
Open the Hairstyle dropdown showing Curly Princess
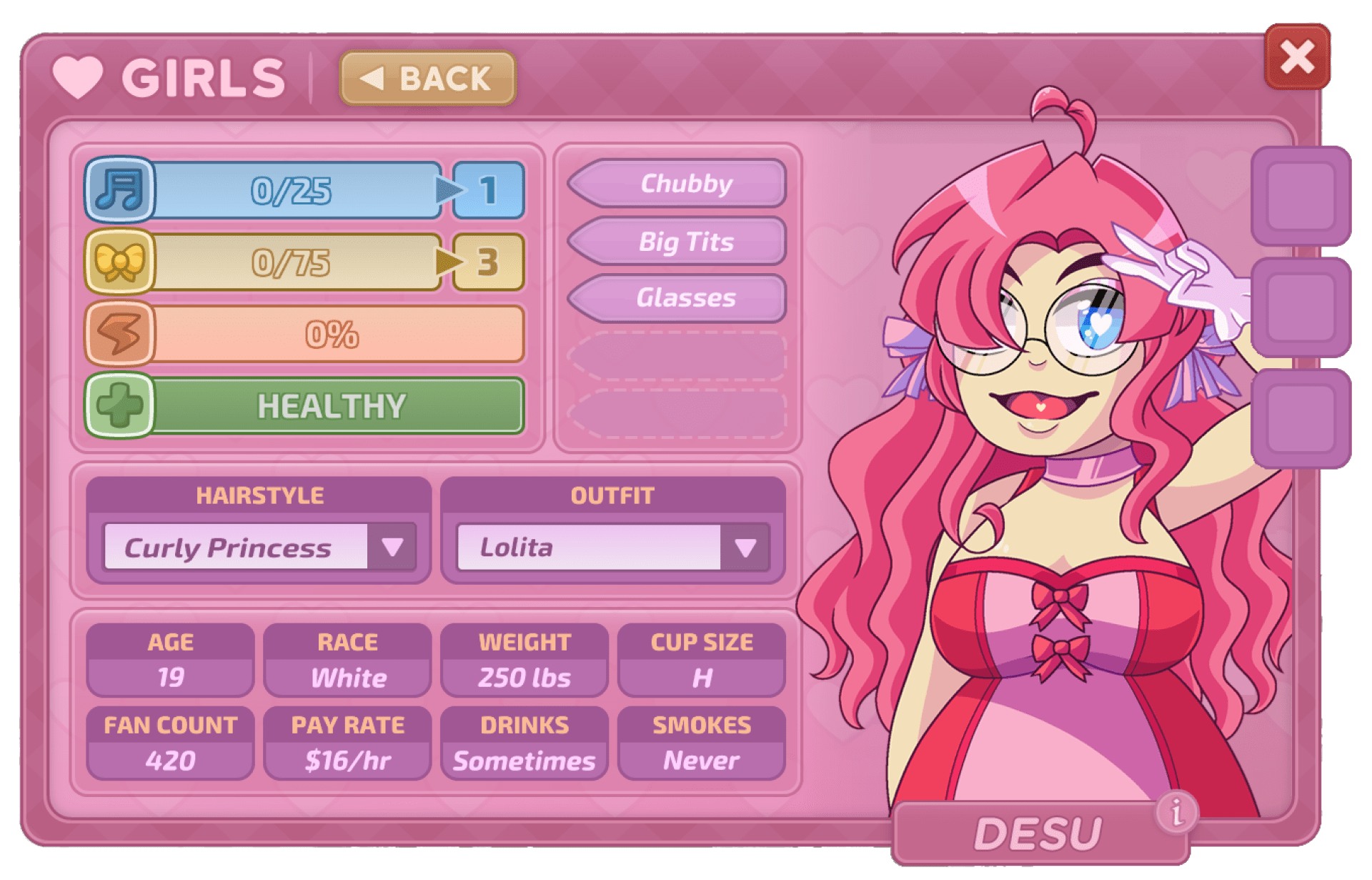392,547
